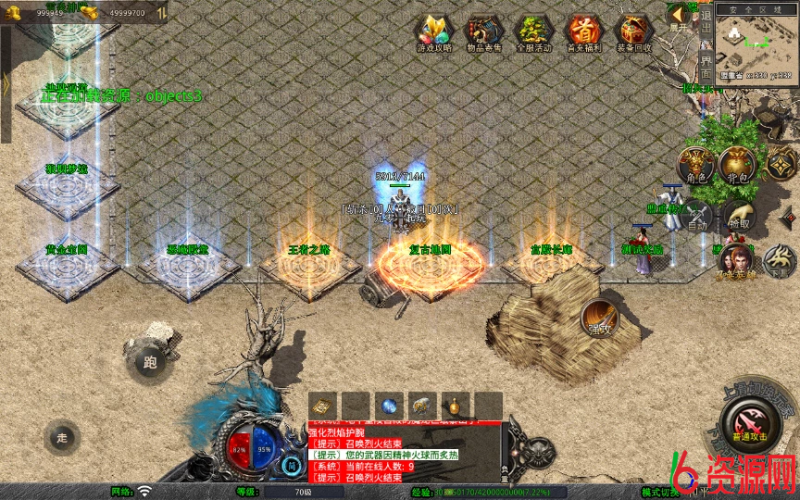The height and width of the screenshot is (500, 800).
Task: Toggle 自动 auto-combat mode
Action: [x=695, y=217]
